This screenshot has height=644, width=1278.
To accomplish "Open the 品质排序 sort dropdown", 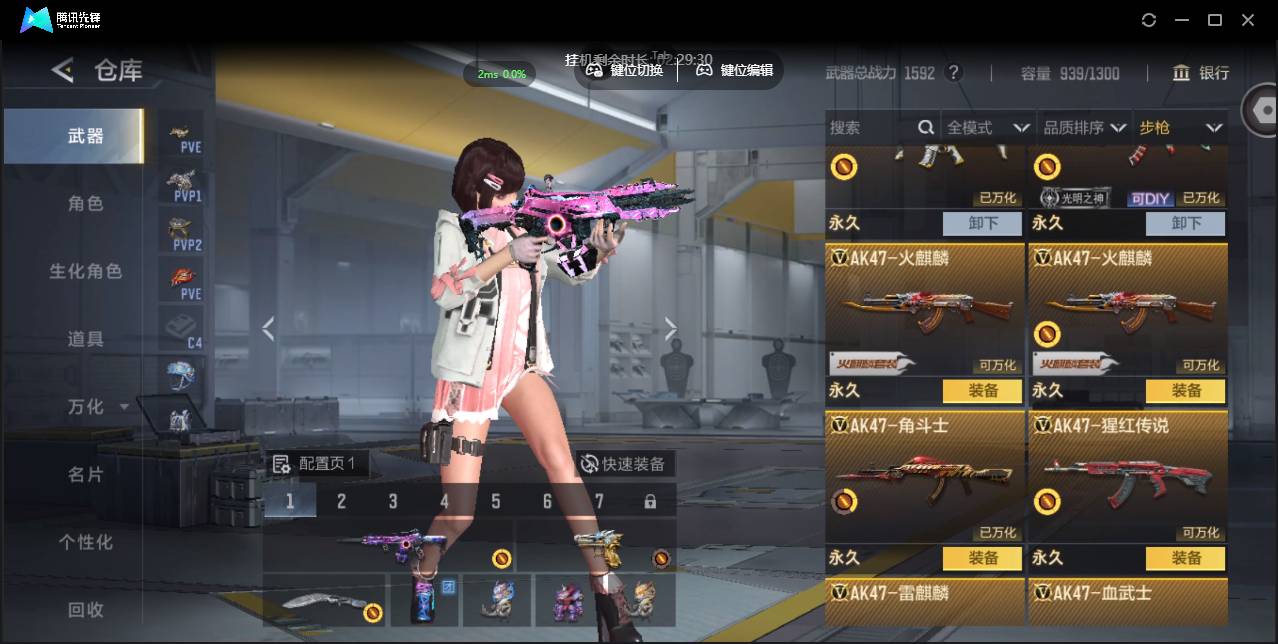I will point(1084,127).
